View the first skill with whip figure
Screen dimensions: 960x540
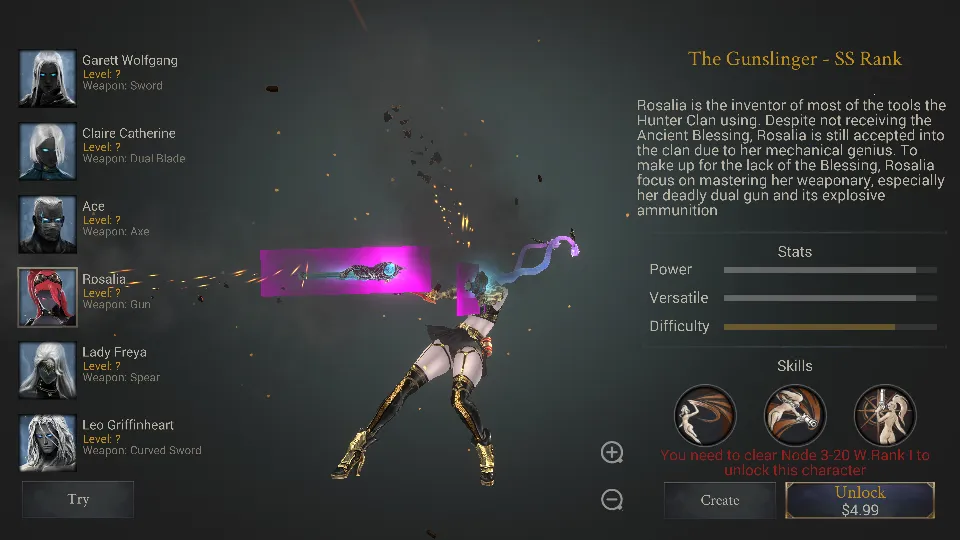[705, 415]
